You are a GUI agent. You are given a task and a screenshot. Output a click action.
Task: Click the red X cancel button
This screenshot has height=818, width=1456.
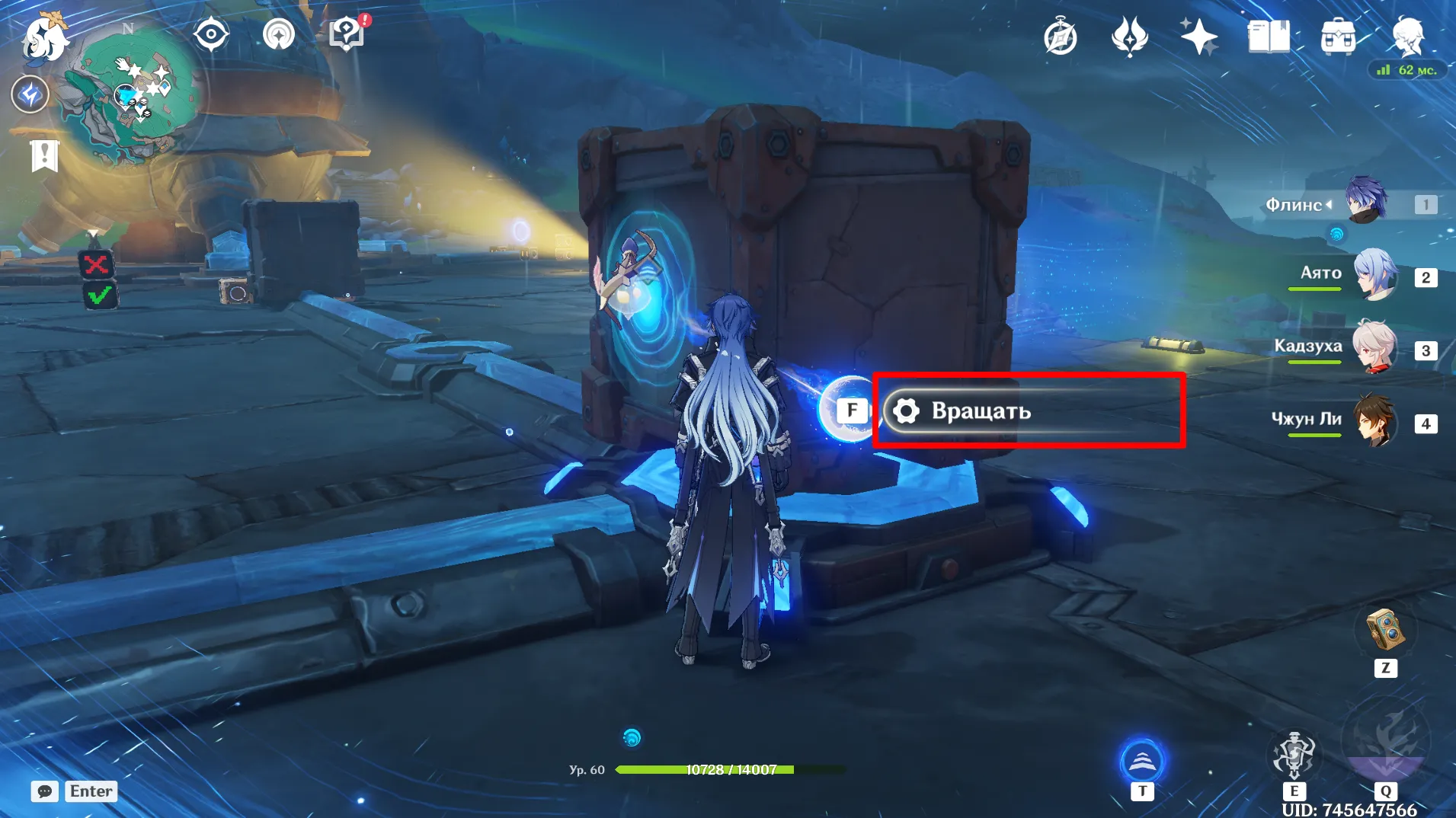[97, 265]
